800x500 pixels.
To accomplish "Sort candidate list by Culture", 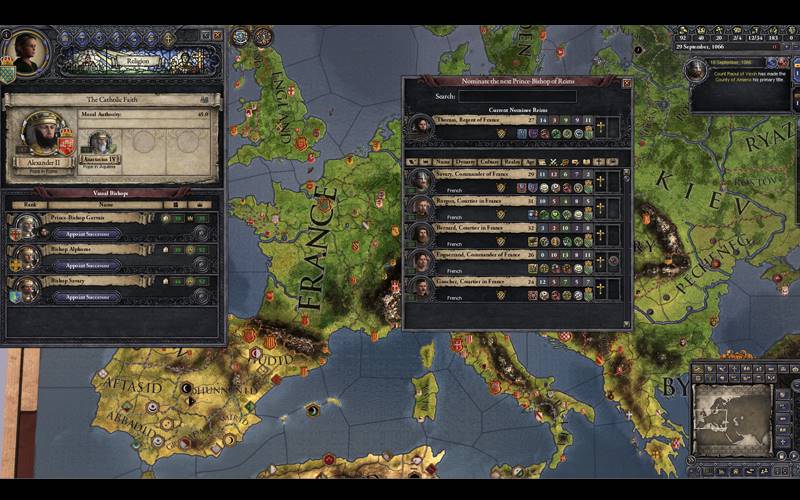I will click(490, 160).
